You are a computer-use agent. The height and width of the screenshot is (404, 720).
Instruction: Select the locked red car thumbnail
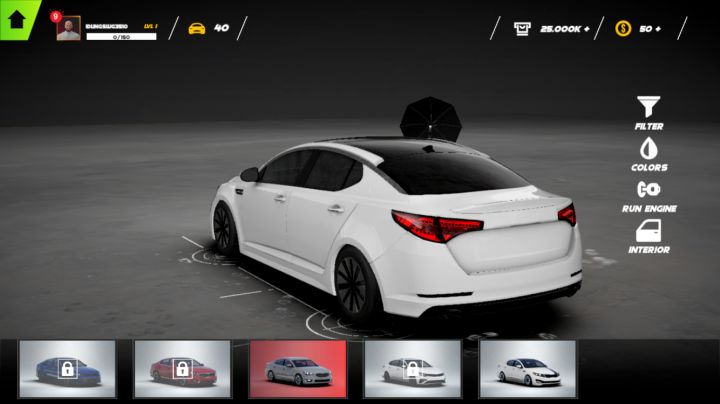pyautogui.click(x=182, y=369)
